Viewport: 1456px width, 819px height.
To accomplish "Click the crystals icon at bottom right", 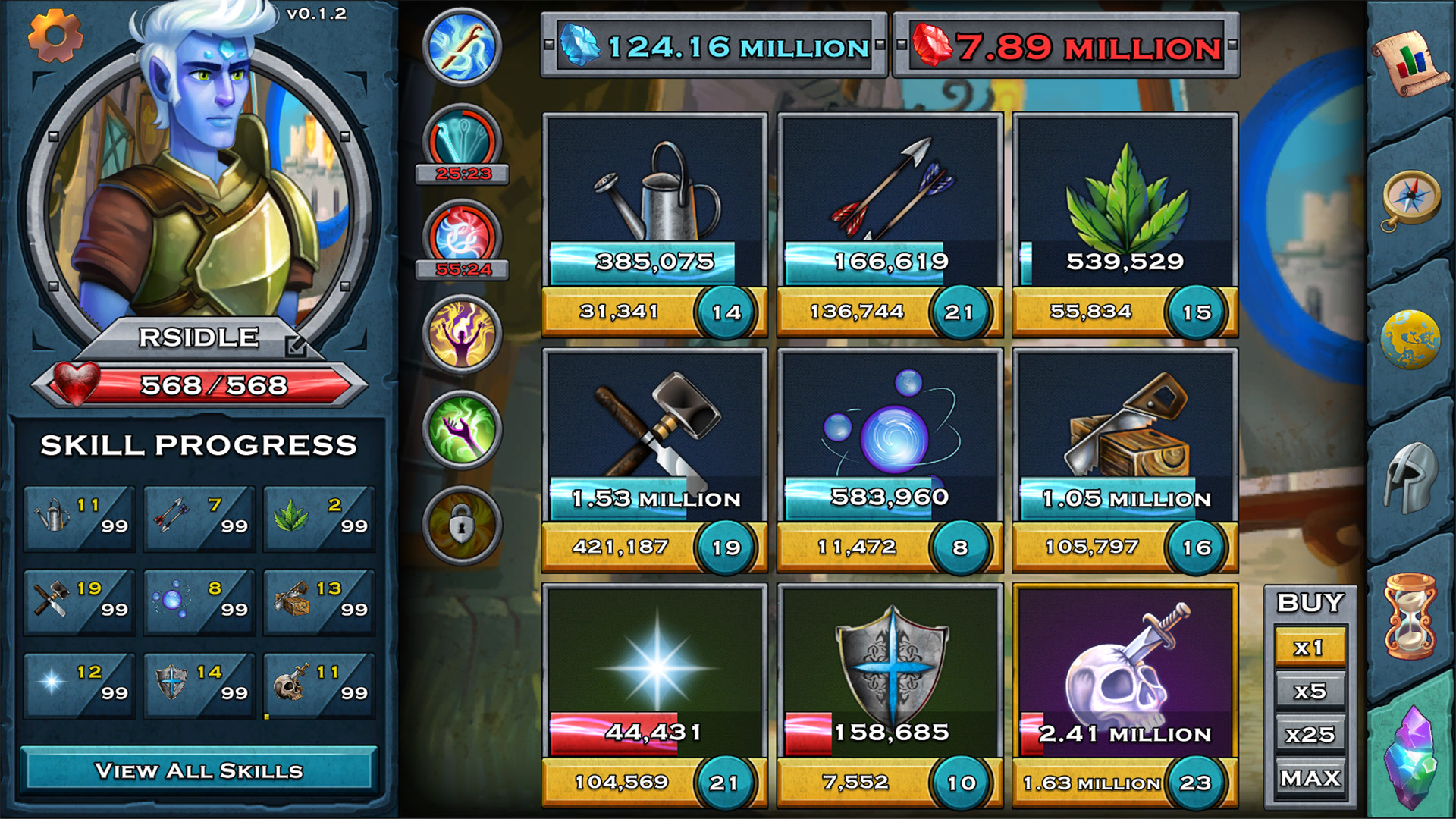I will point(1412,747).
